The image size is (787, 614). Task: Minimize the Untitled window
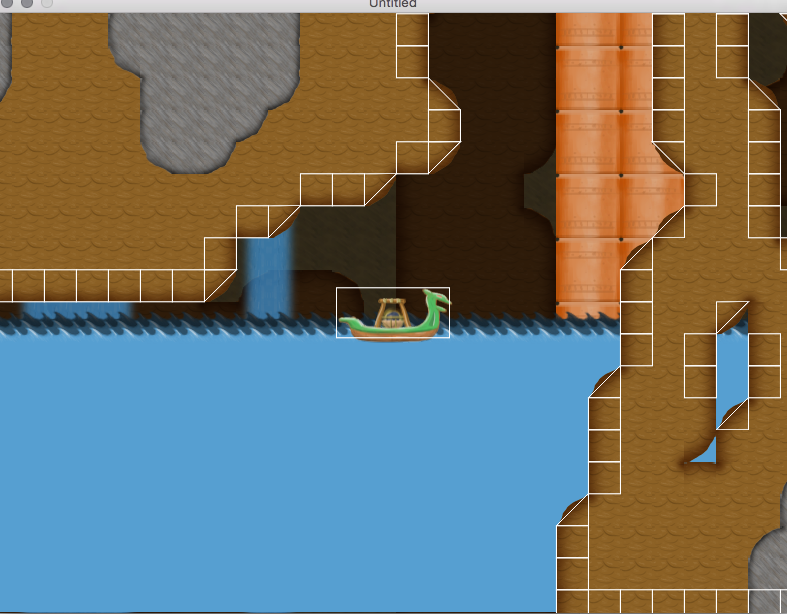[27, 4]
